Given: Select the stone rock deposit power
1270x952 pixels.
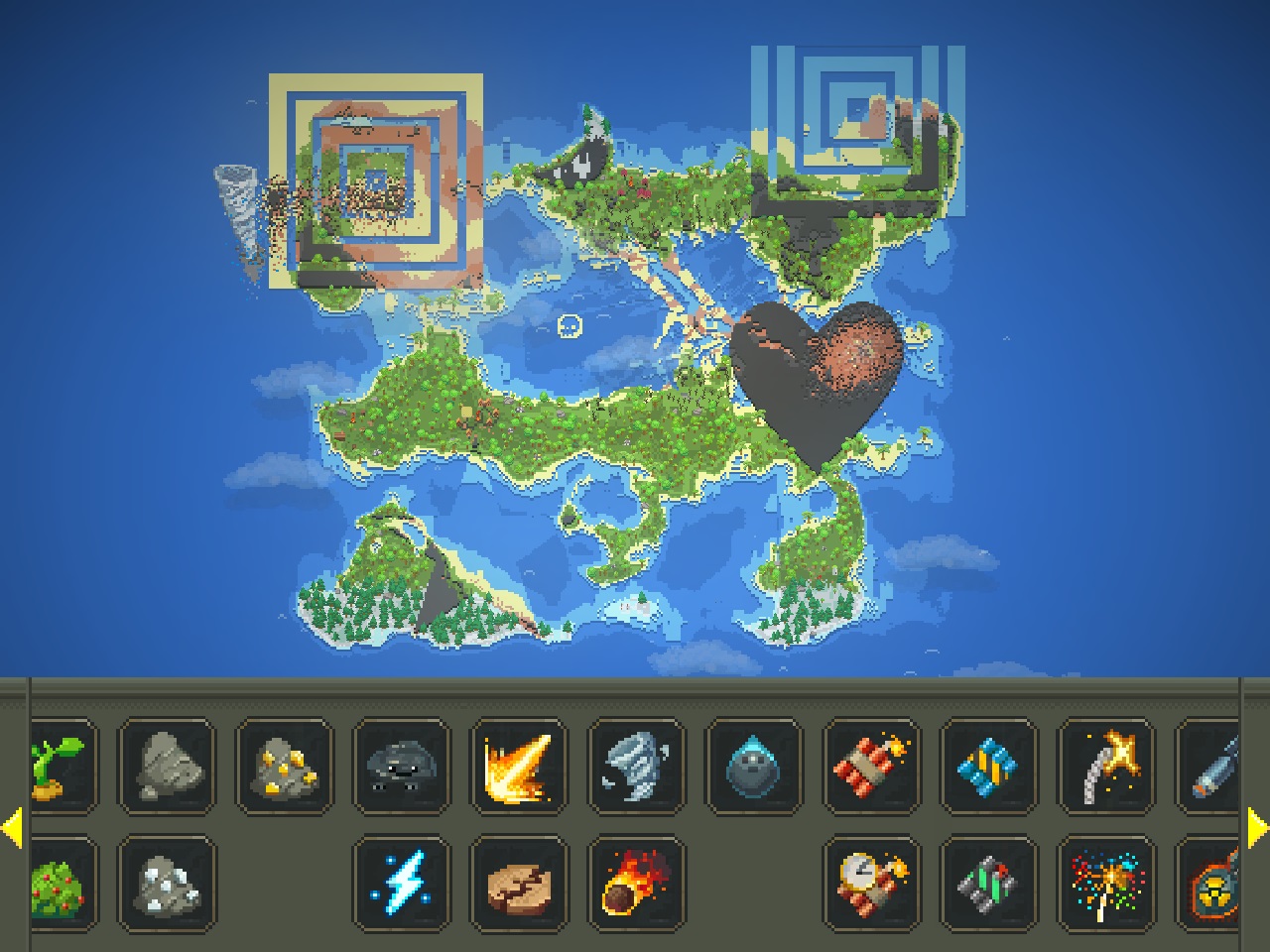Looking at the screenshot, I should click(166, 768).
